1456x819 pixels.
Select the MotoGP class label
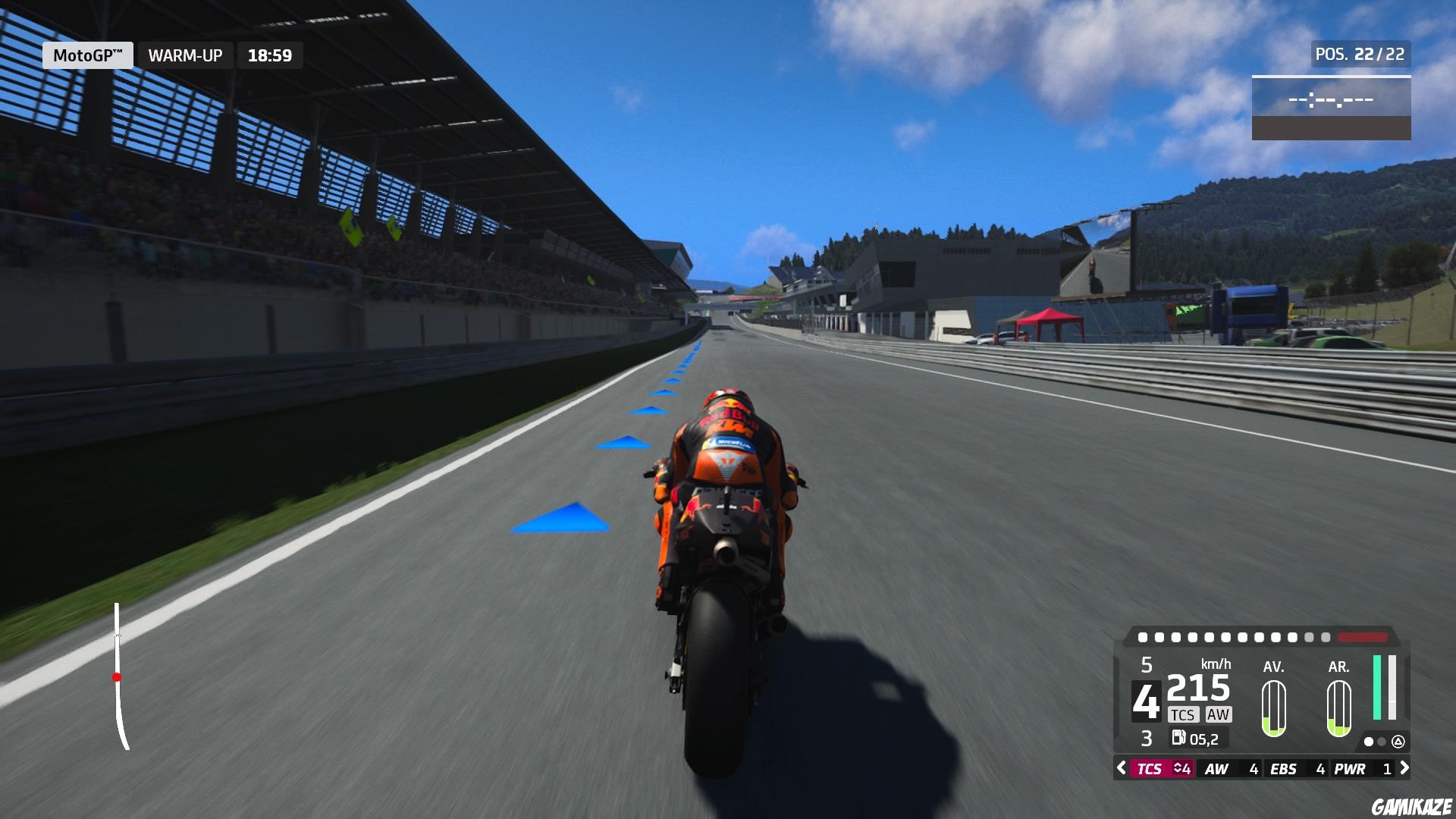click(86, 55)
